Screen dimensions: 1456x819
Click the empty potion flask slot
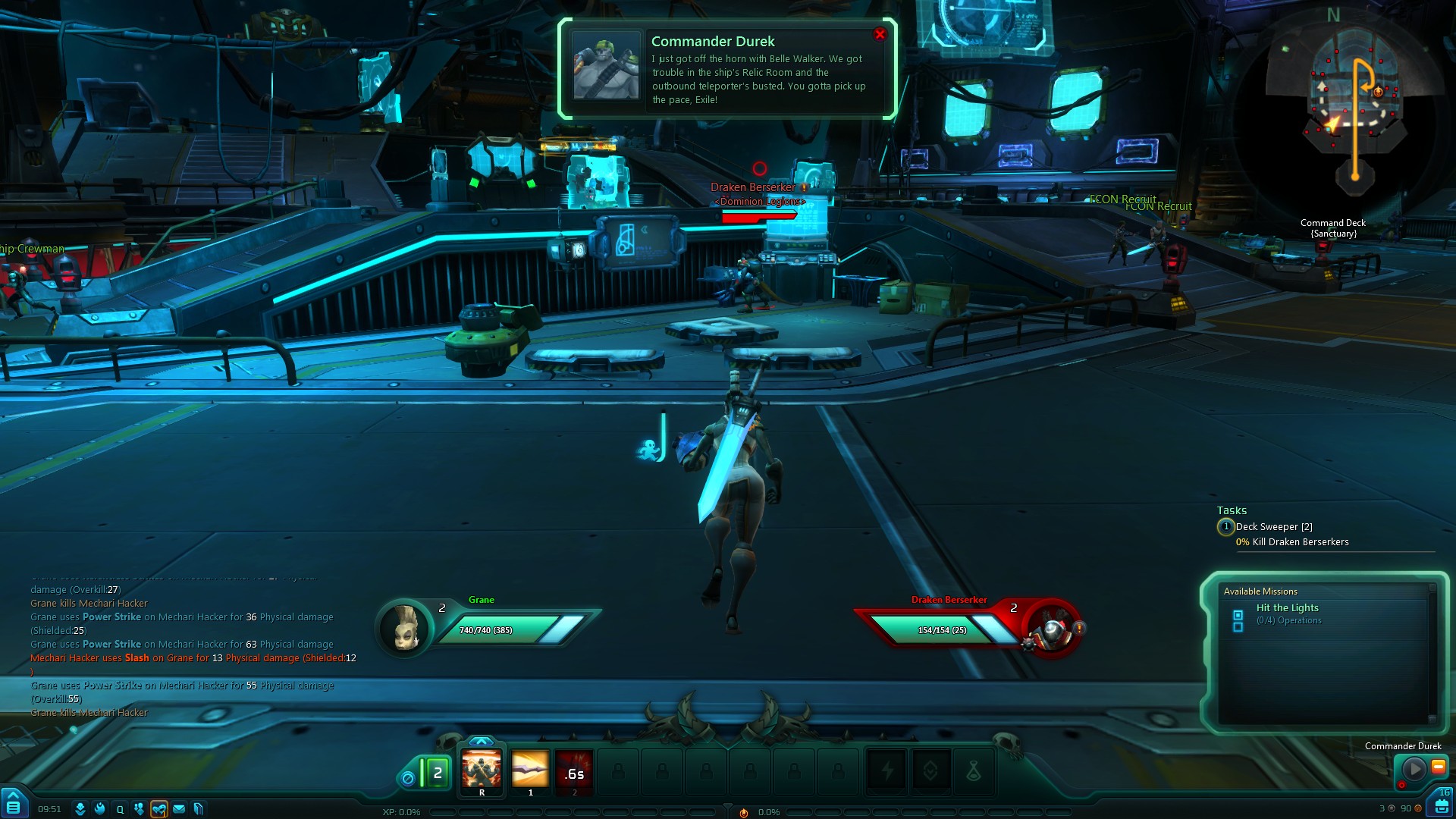click(x=974, y=772)
